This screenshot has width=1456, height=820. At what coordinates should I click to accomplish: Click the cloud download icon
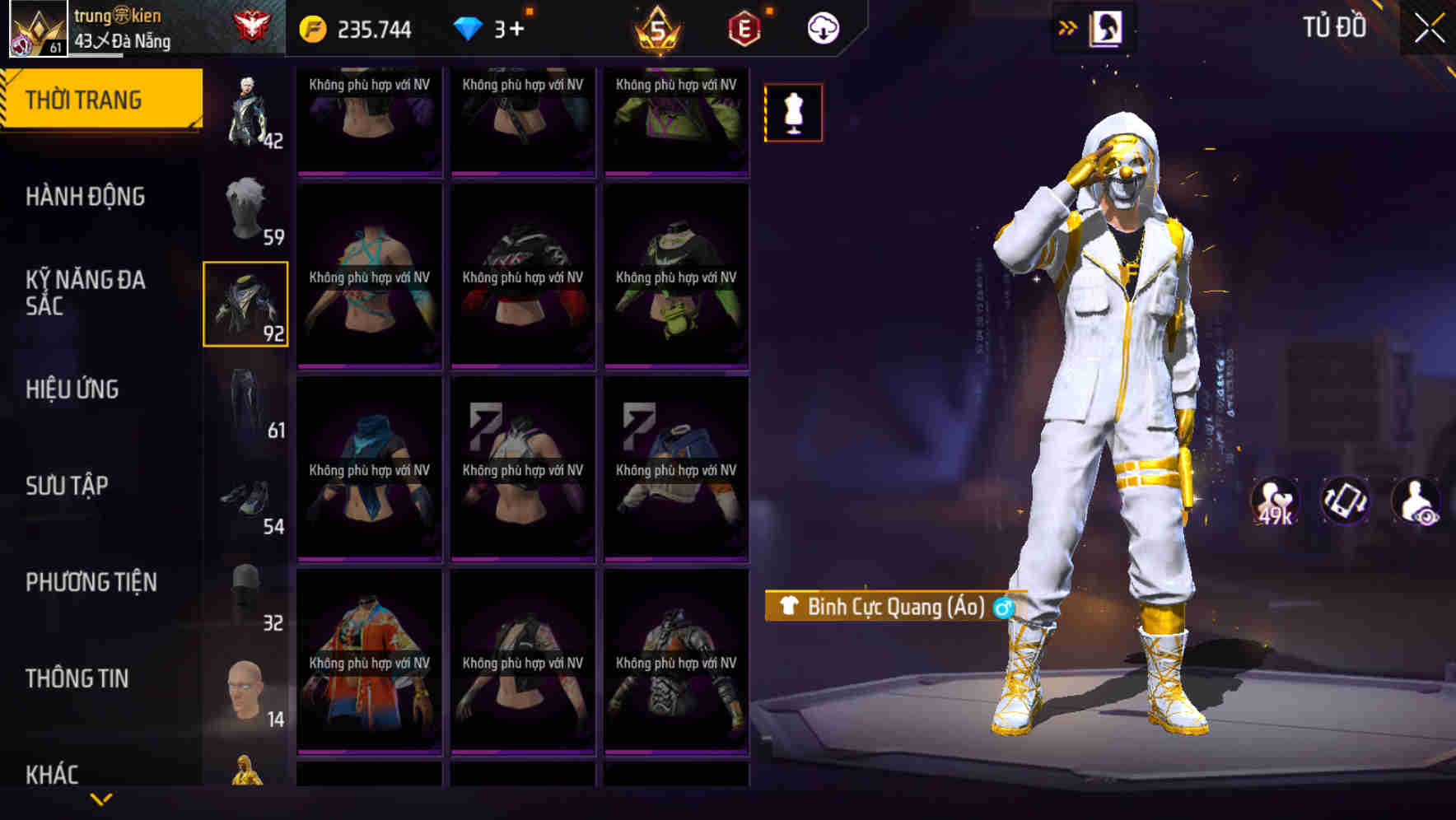[x=823, y=27]
